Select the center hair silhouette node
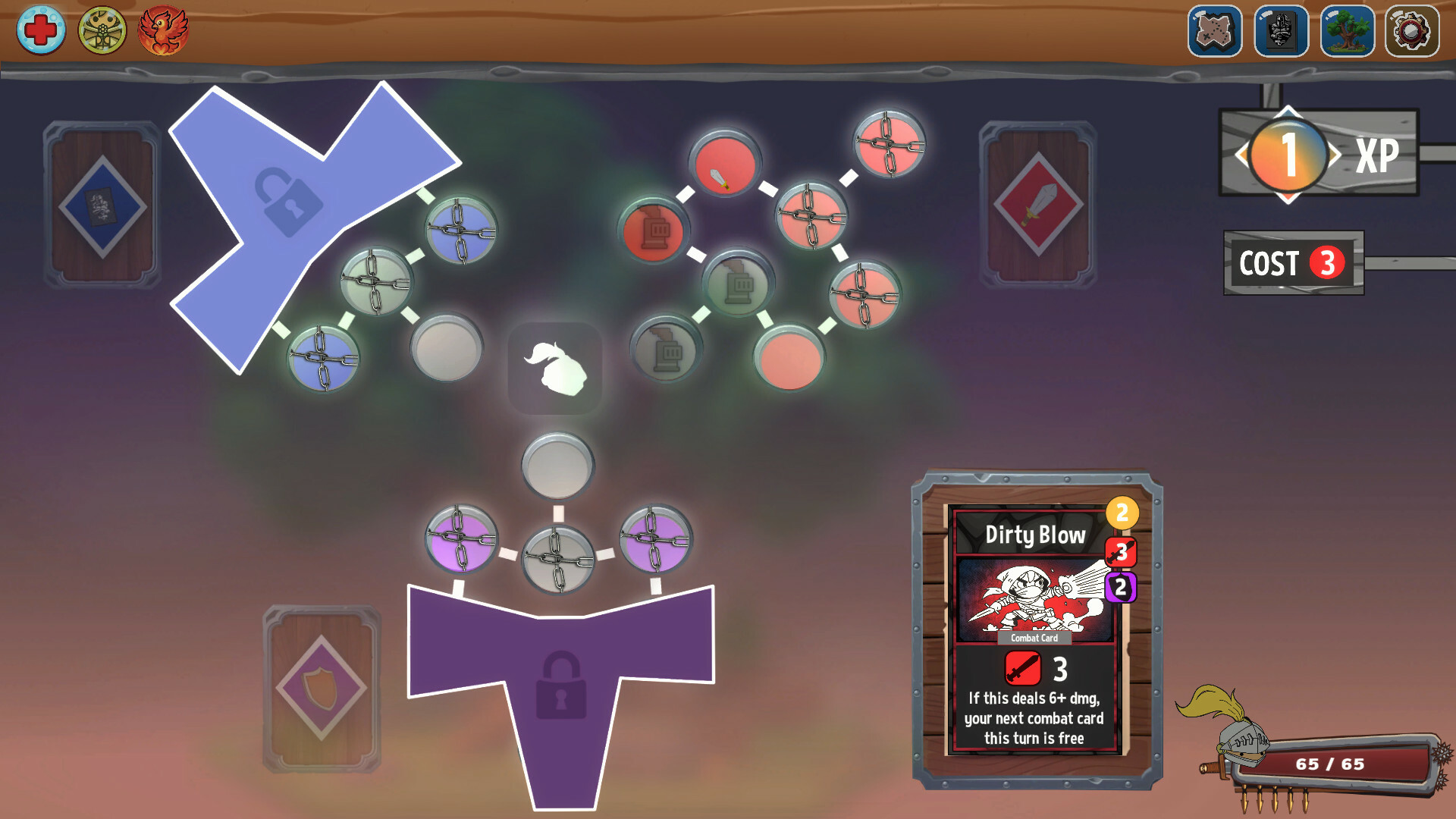1456x819 pixels. point(555,369)
